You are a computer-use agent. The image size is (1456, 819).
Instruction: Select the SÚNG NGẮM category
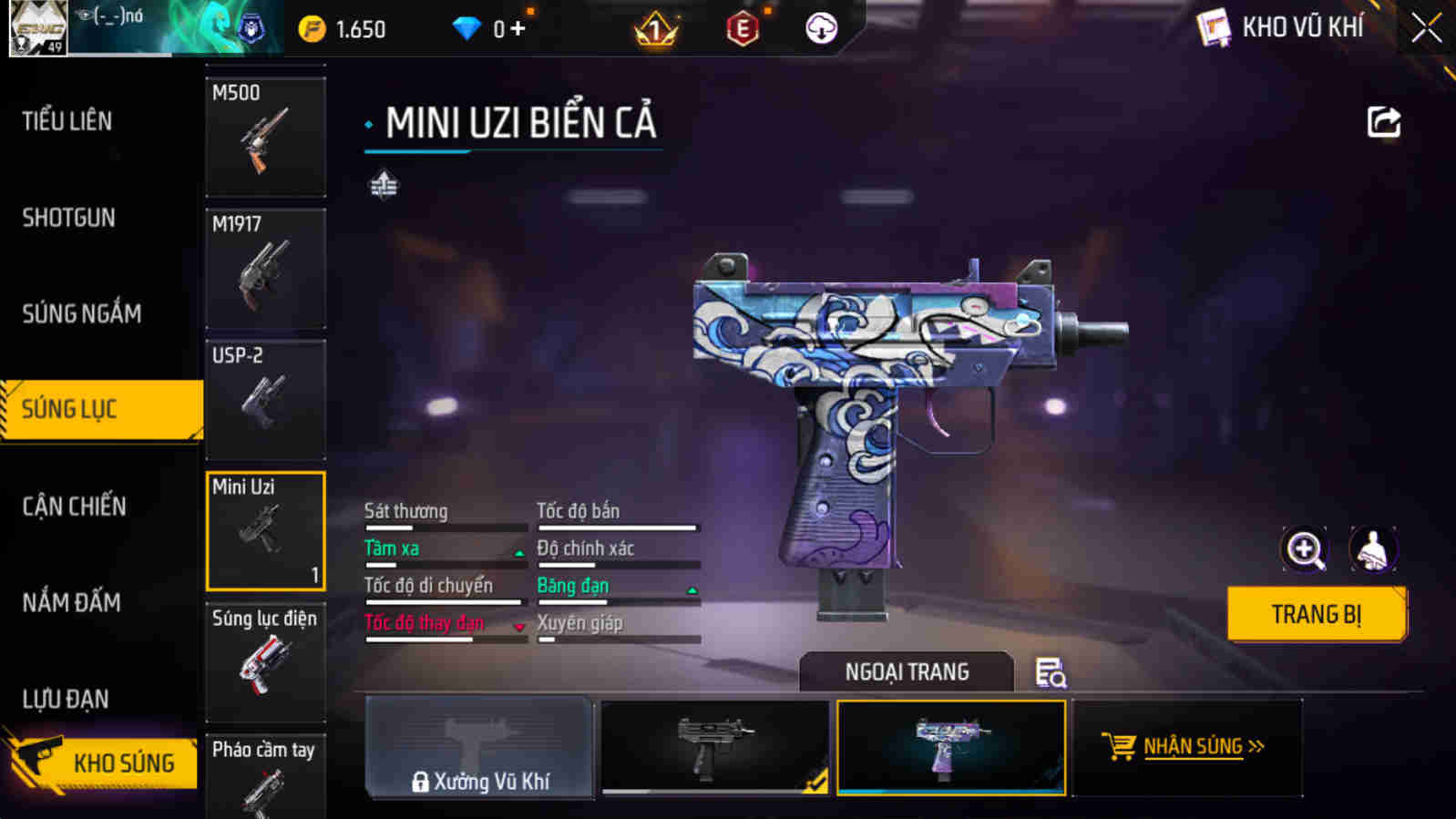click(82, 313)
